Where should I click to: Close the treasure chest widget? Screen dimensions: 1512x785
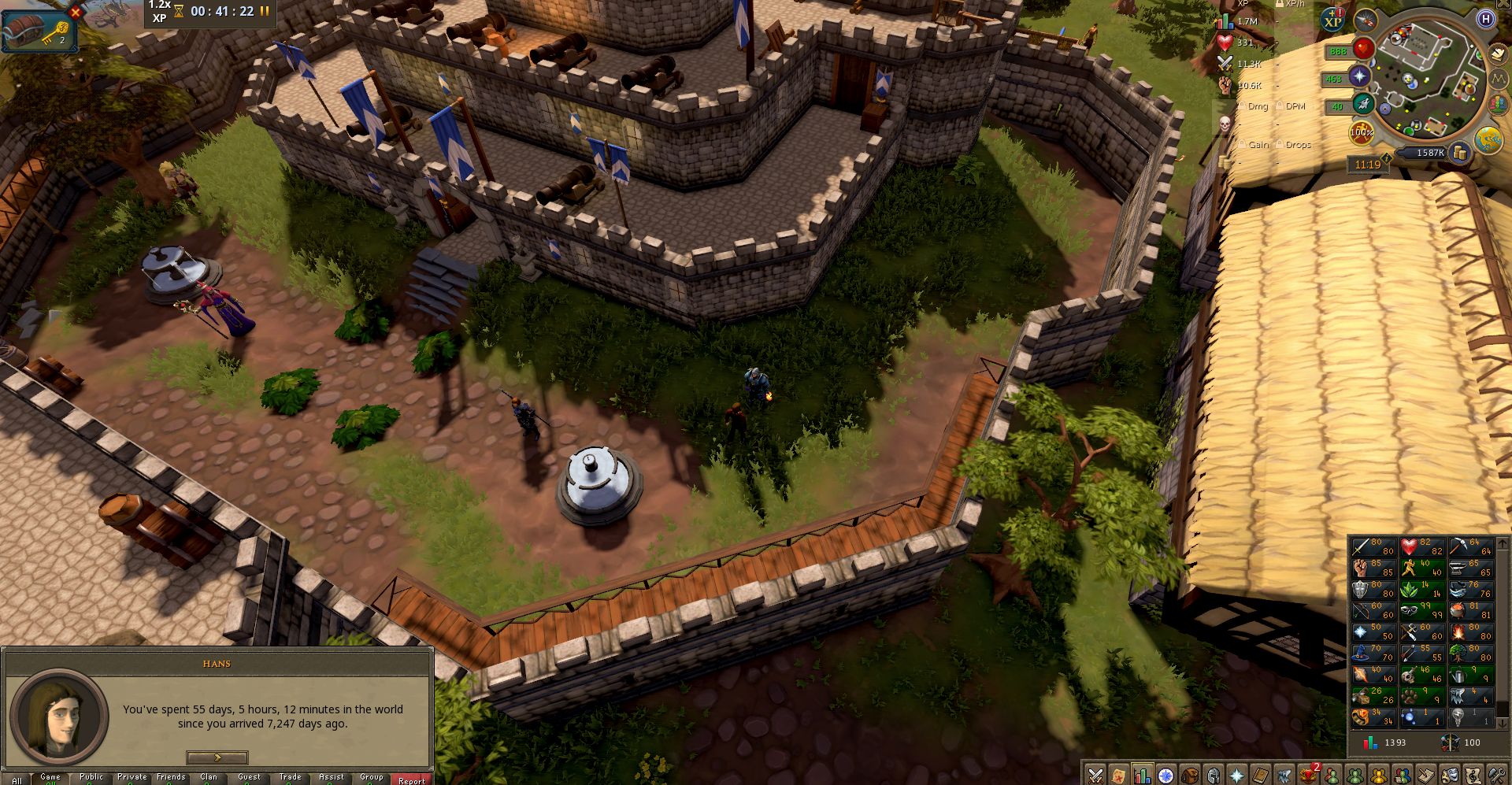(x=76, y=12)
